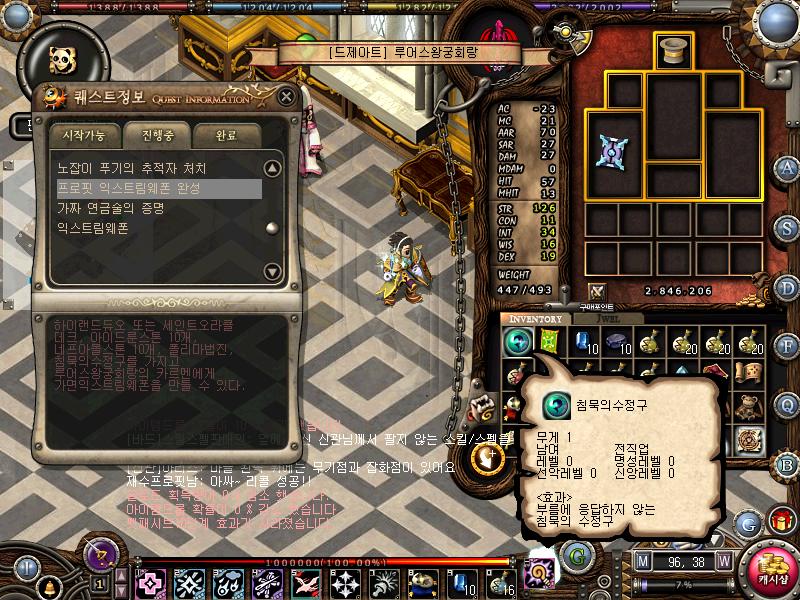Image resolution: width=800 pixels, height=600 pixels.
Task: Click the quest list scroll-up arrow
Action: [x=271, y=168]
